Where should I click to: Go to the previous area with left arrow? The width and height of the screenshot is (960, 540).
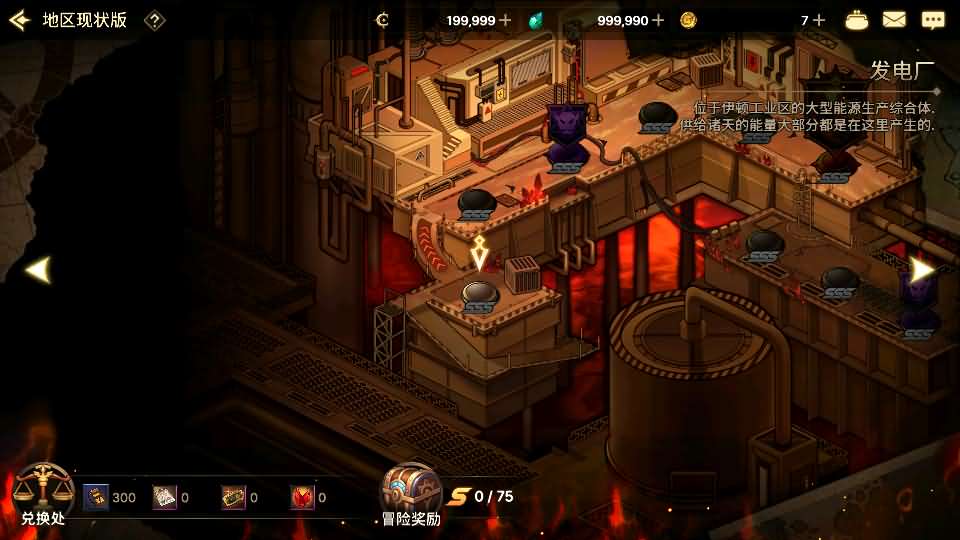pos(37,270)
